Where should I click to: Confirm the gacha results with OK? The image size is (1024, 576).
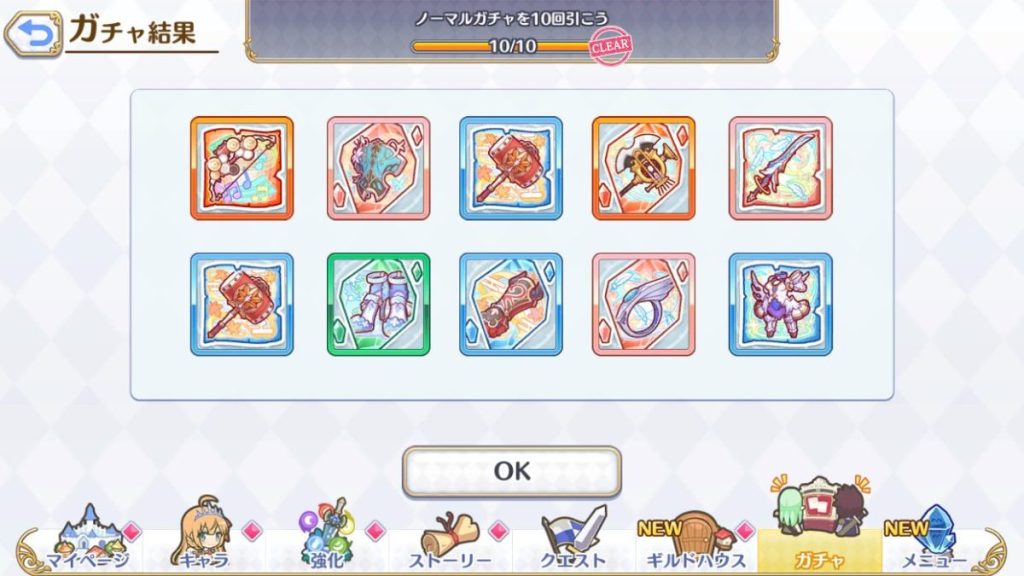(x=511, y=471)
